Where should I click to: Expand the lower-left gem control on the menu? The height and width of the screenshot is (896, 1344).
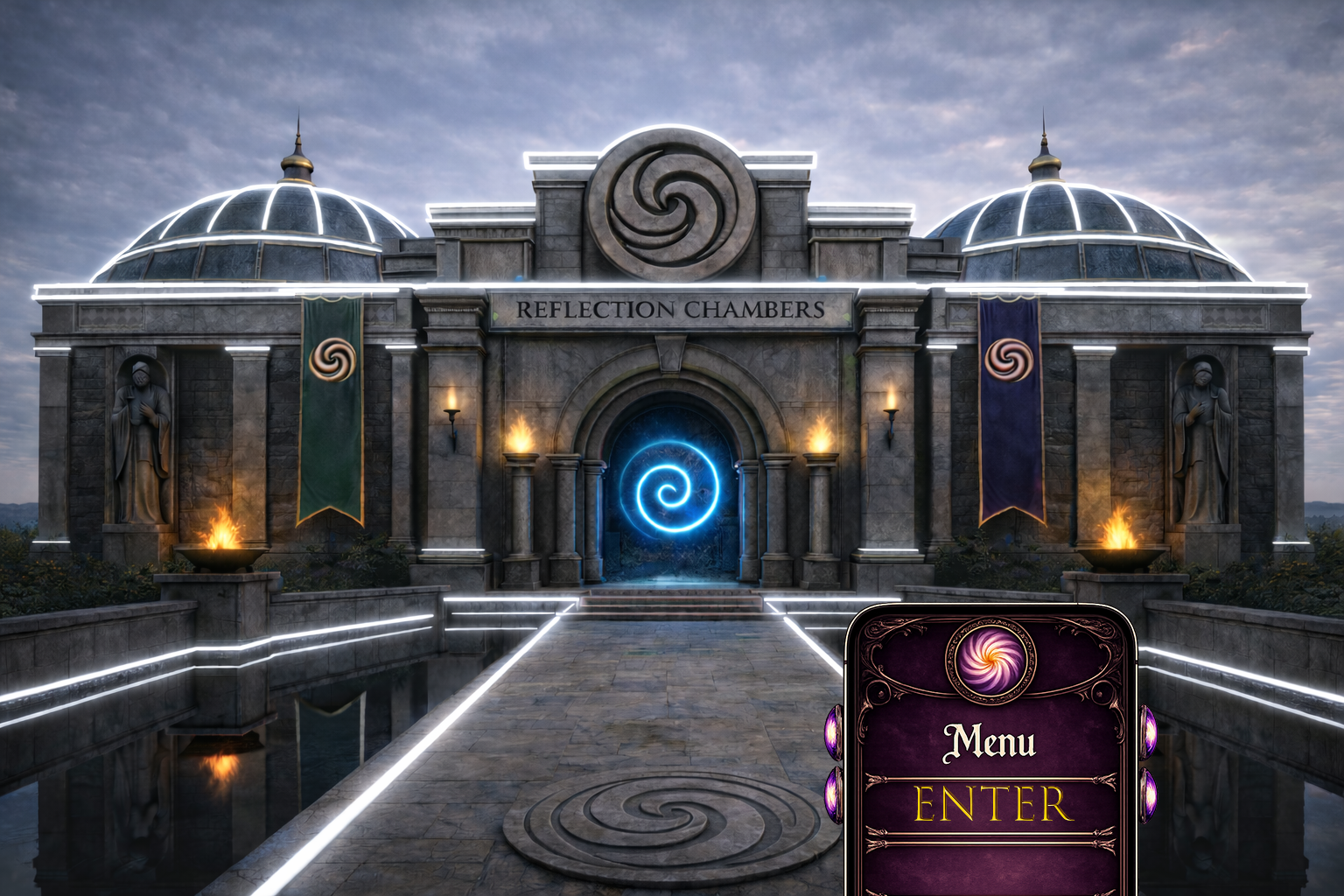[831, 794]
